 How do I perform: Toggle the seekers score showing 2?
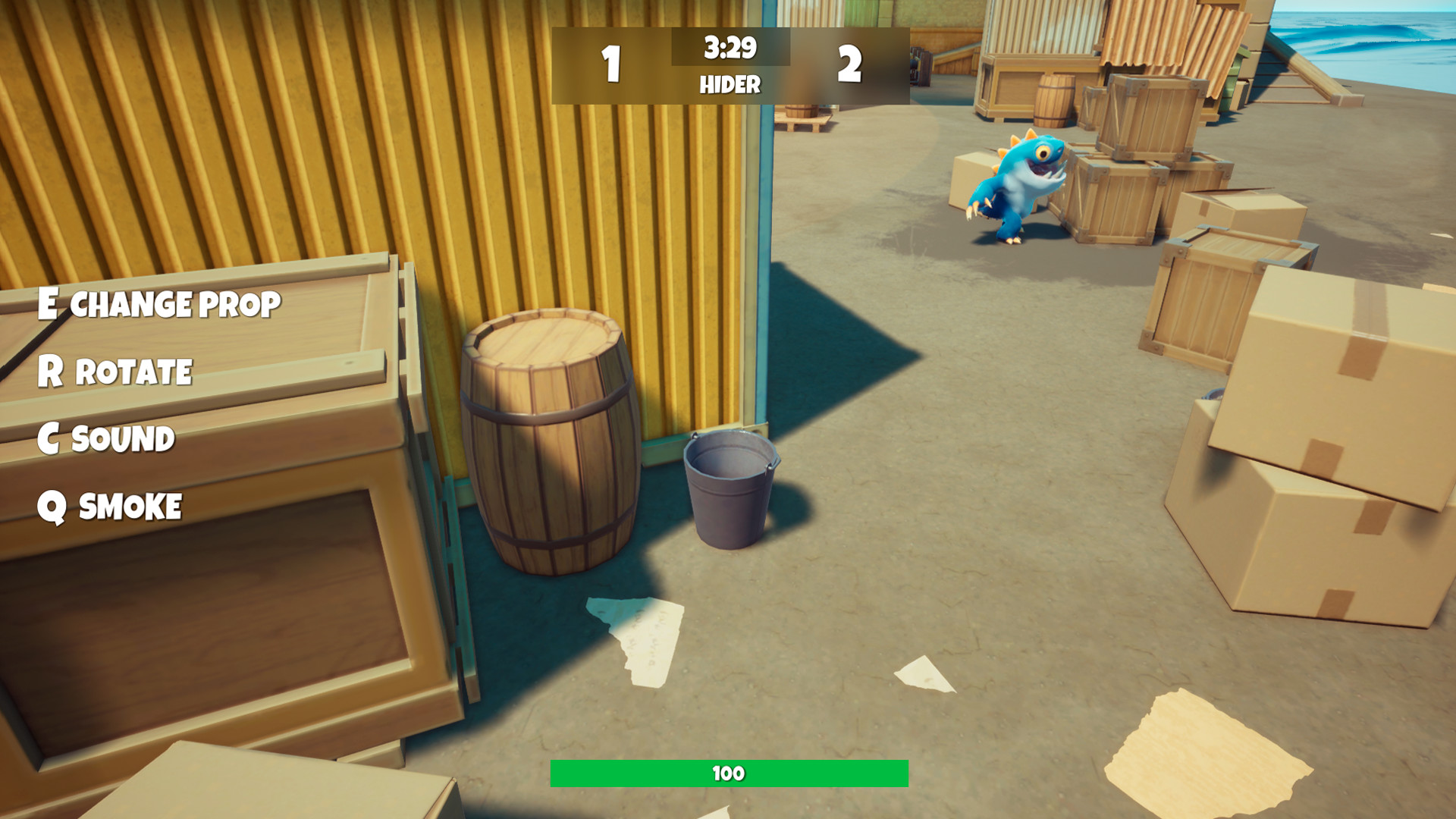click(x=849, y=64)
